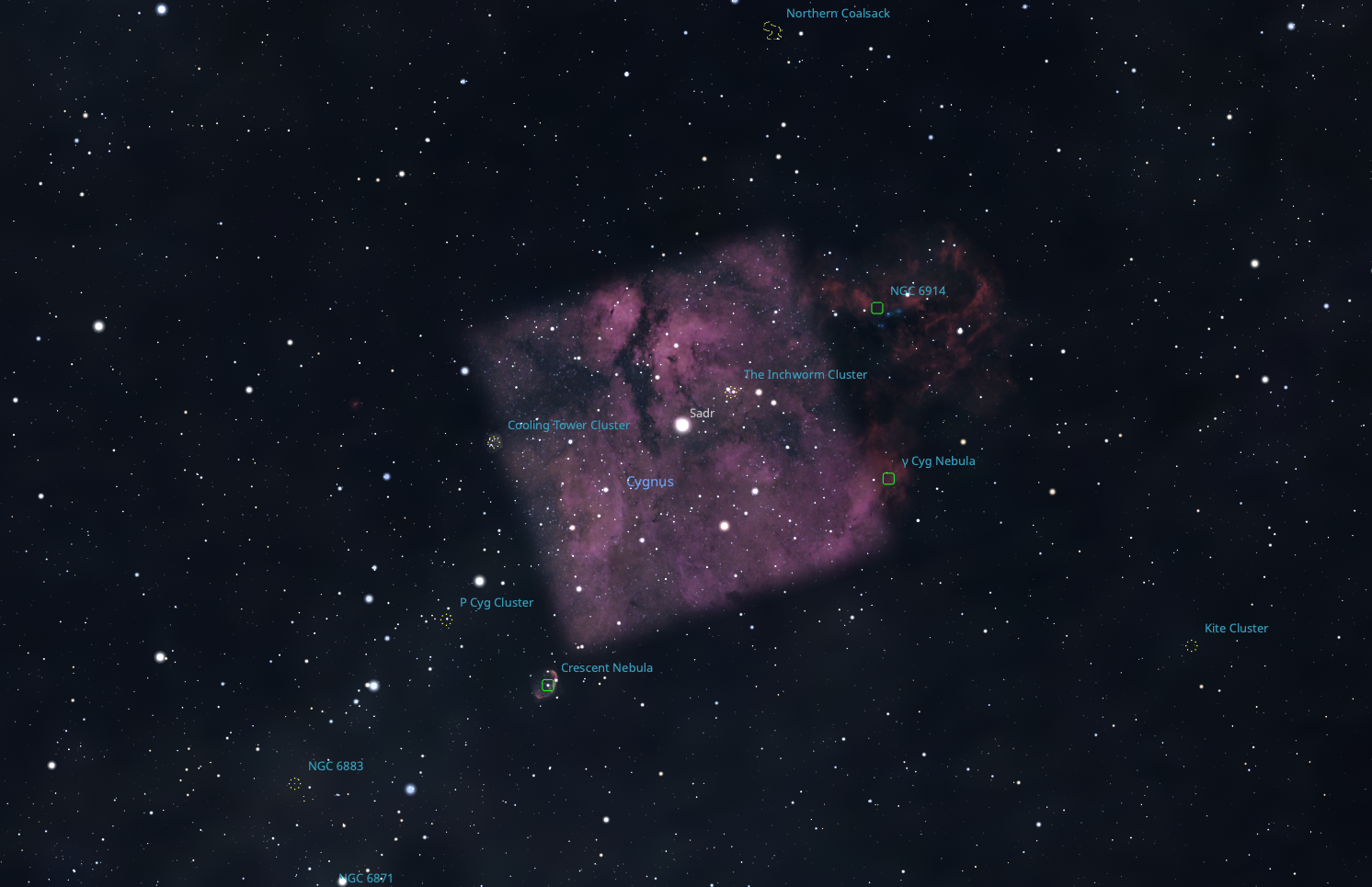
Task: Select the Kite Cluster marker
Action: 1192,645
